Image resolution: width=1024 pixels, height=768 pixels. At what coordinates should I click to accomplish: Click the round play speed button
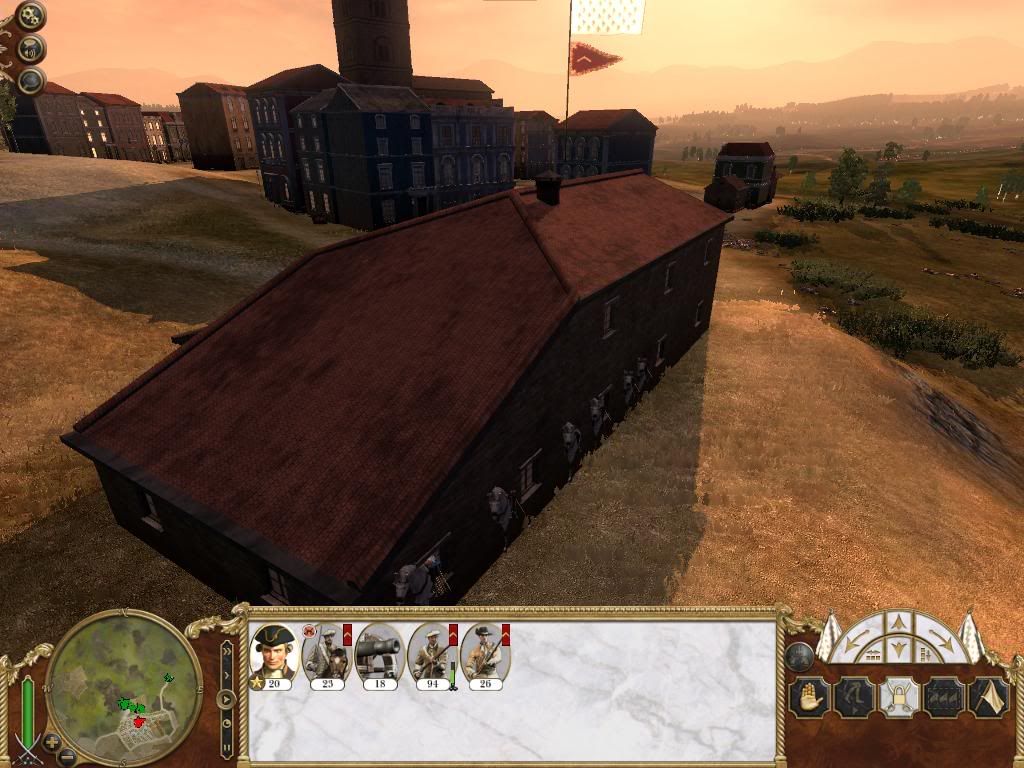coord(227,699)
